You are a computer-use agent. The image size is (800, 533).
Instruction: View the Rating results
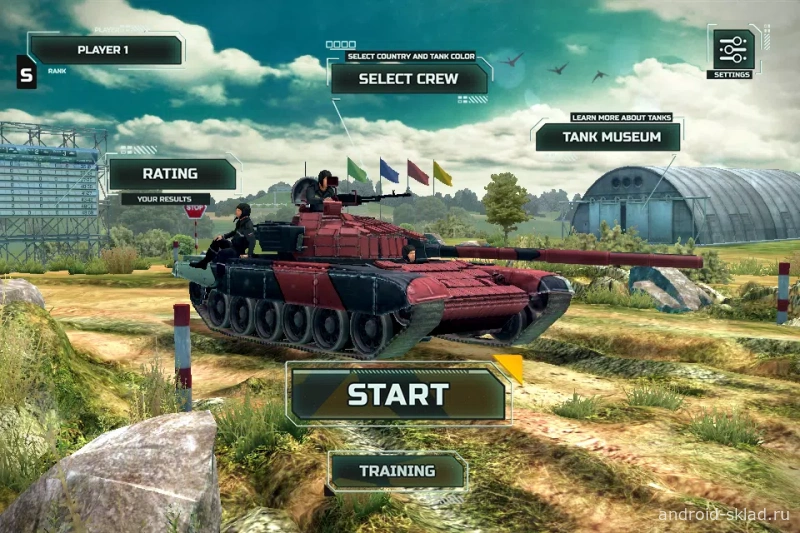(x=171, y=173)
